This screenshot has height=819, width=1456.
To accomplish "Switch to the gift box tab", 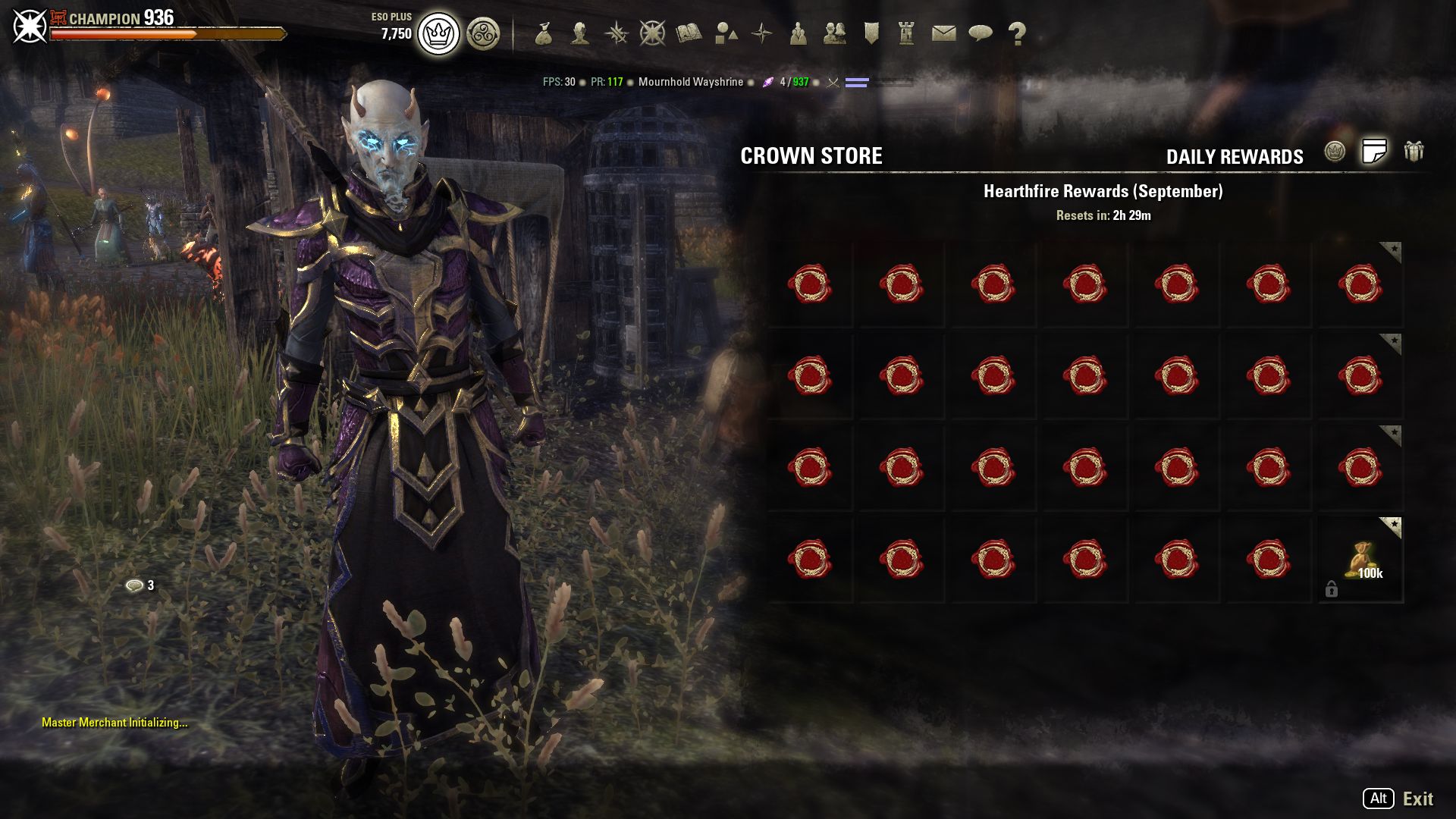I will [x=1414, y=152].
